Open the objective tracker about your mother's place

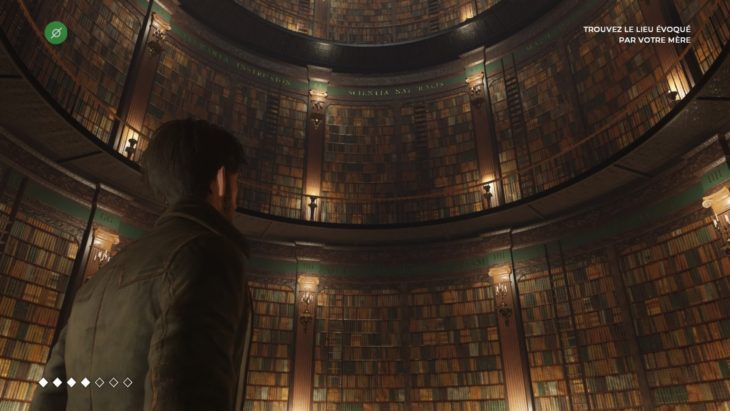pos(637,35)
